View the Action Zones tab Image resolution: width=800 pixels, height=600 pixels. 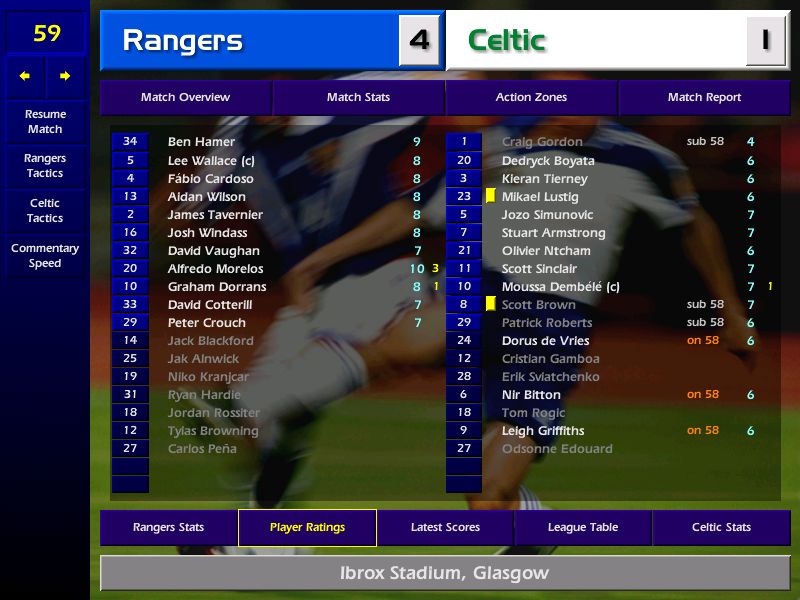pyautogui.click(x=531, y=98)
